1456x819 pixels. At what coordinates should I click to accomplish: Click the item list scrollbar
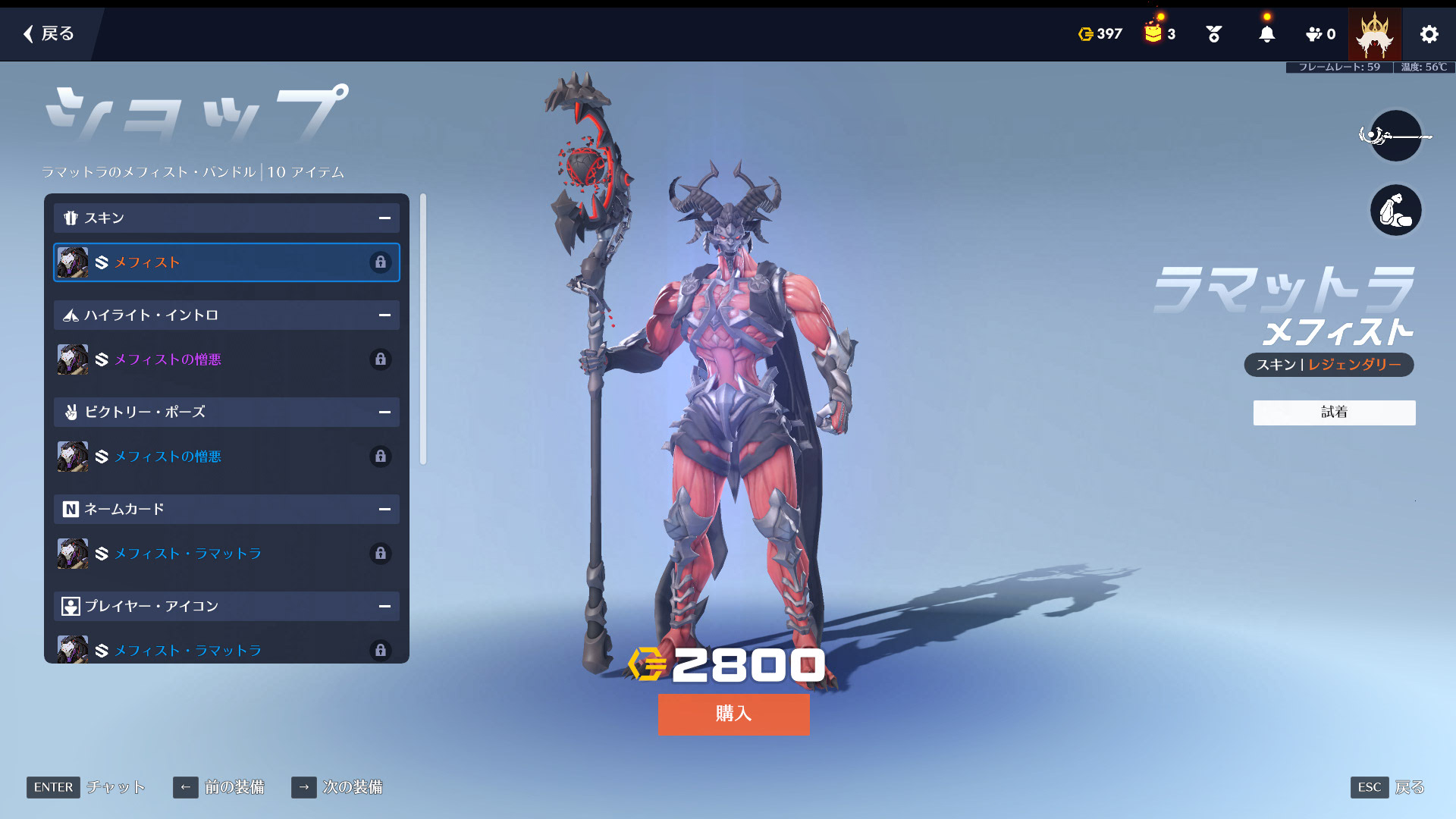pos(423,329)
